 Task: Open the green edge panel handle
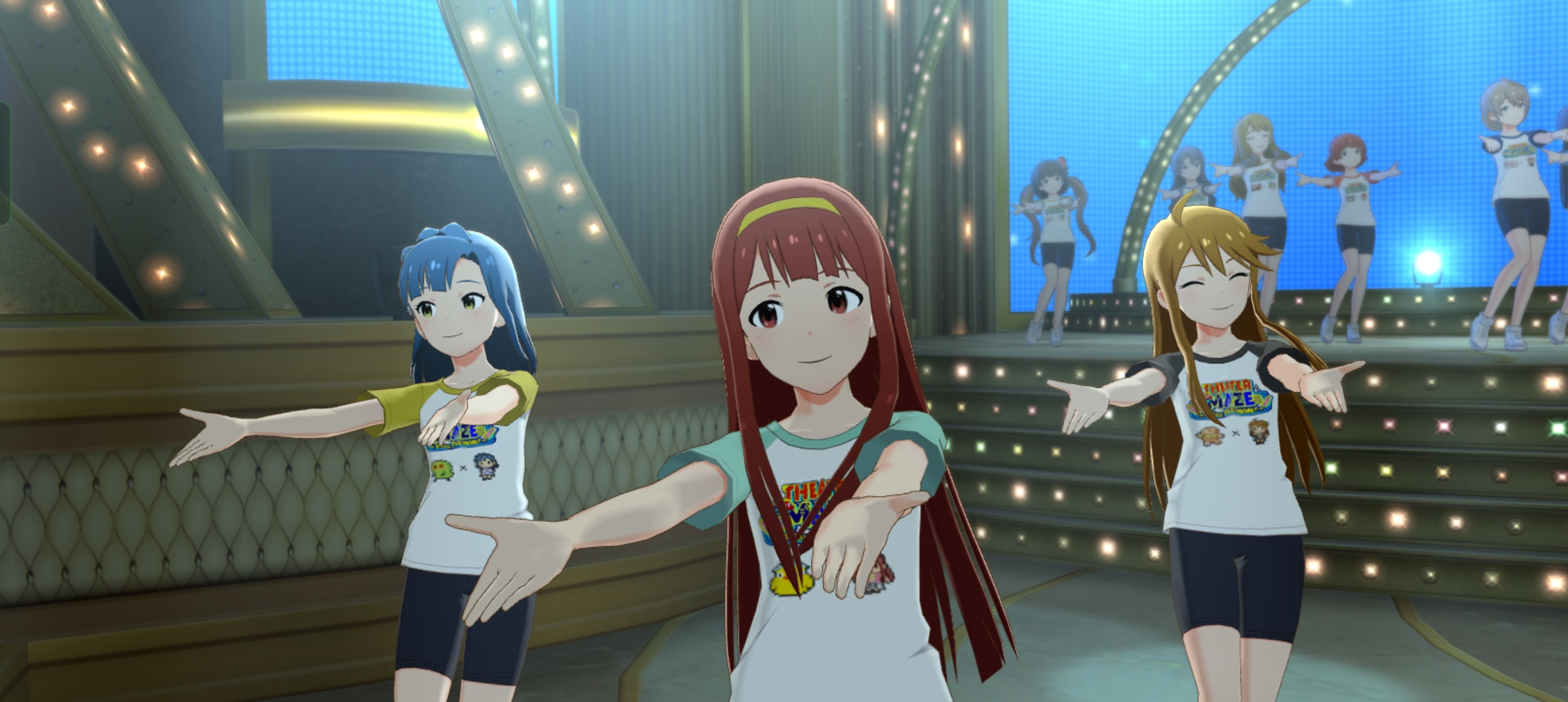(4, 164)
